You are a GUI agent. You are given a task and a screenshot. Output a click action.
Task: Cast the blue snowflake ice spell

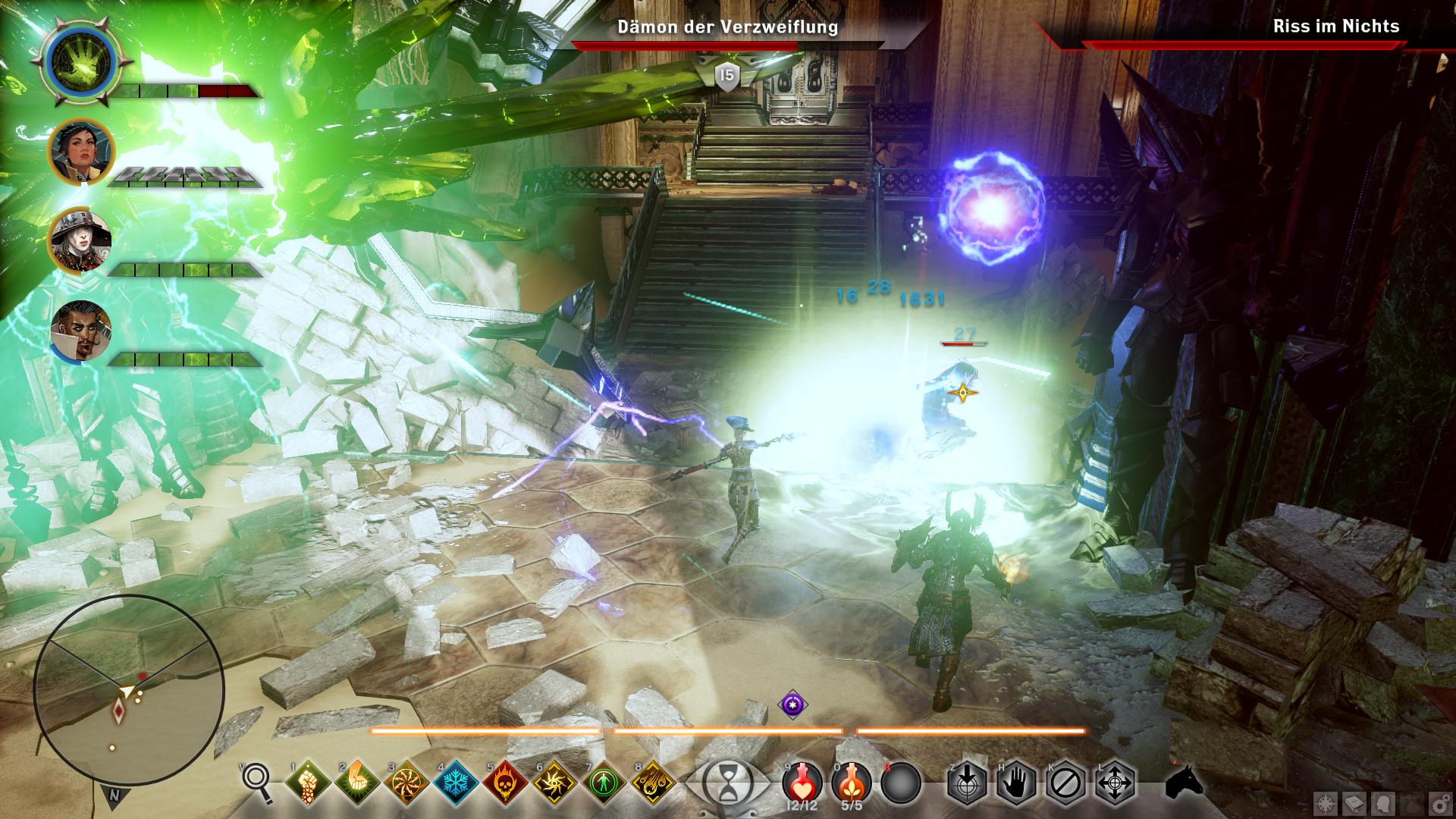455,782
